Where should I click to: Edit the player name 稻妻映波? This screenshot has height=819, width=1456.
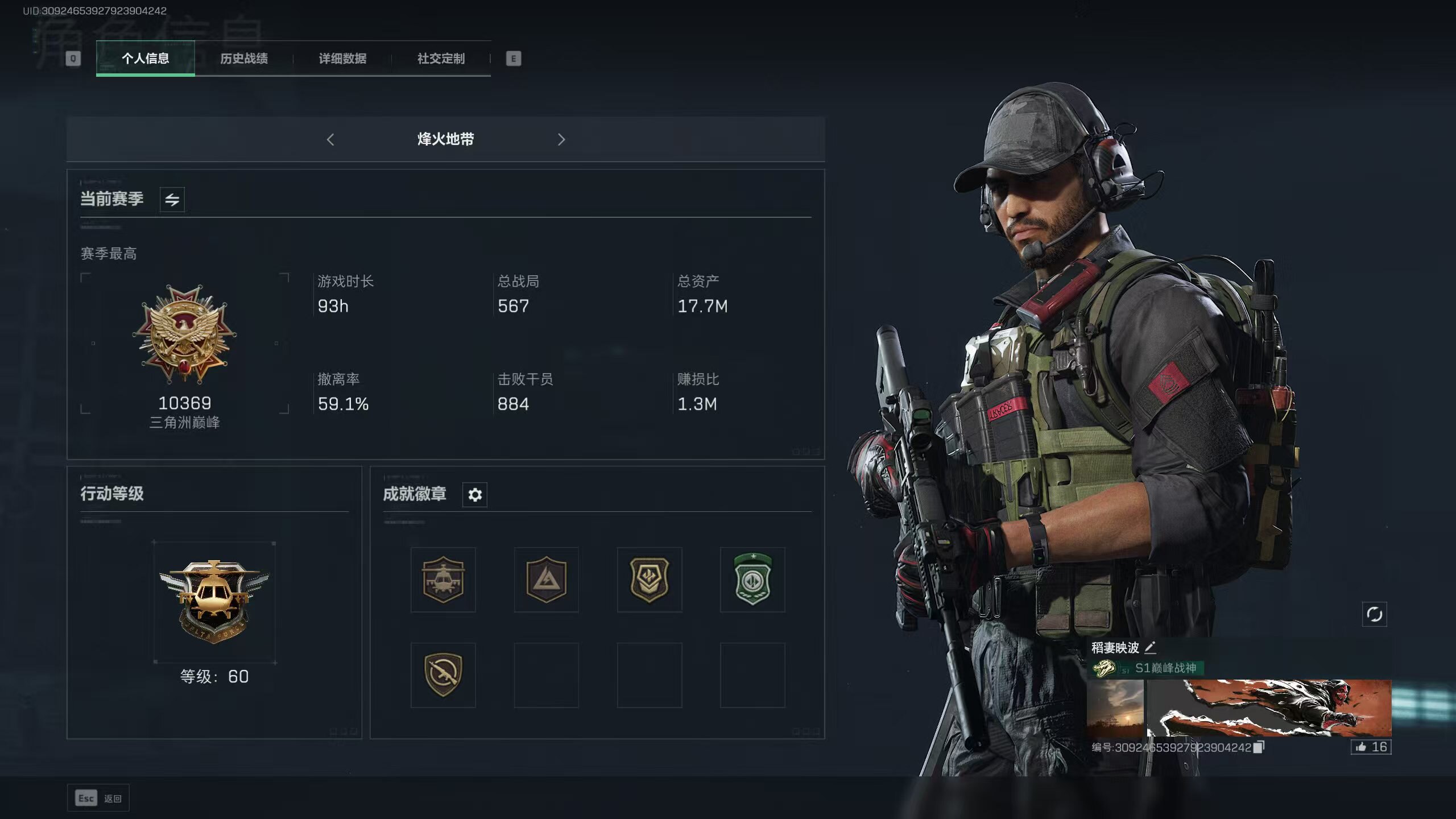tap(1150, 648)
